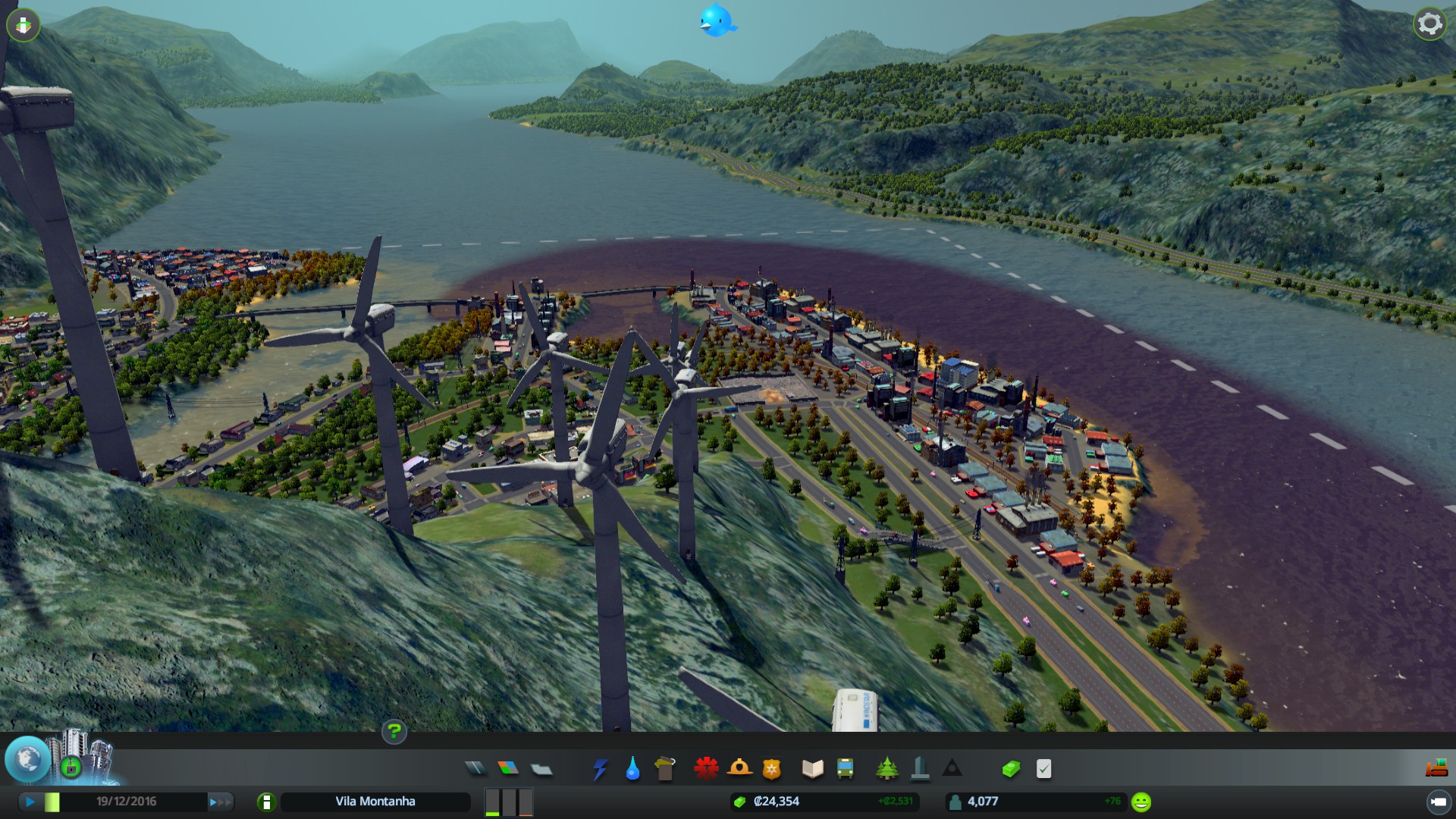Image resolution: width=1456 pixels, height=819 pixels.
Task: Open the Zoning tool
Action: coord(508,769)
